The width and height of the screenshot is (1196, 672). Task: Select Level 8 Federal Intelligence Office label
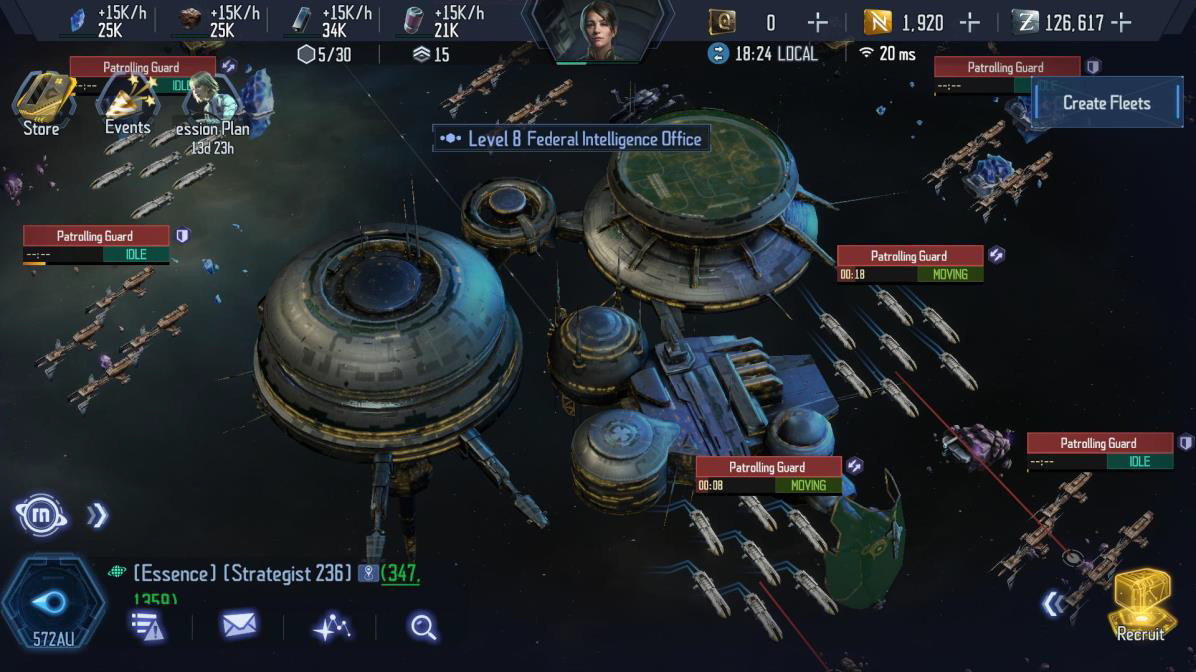click(x=572, y=139)
